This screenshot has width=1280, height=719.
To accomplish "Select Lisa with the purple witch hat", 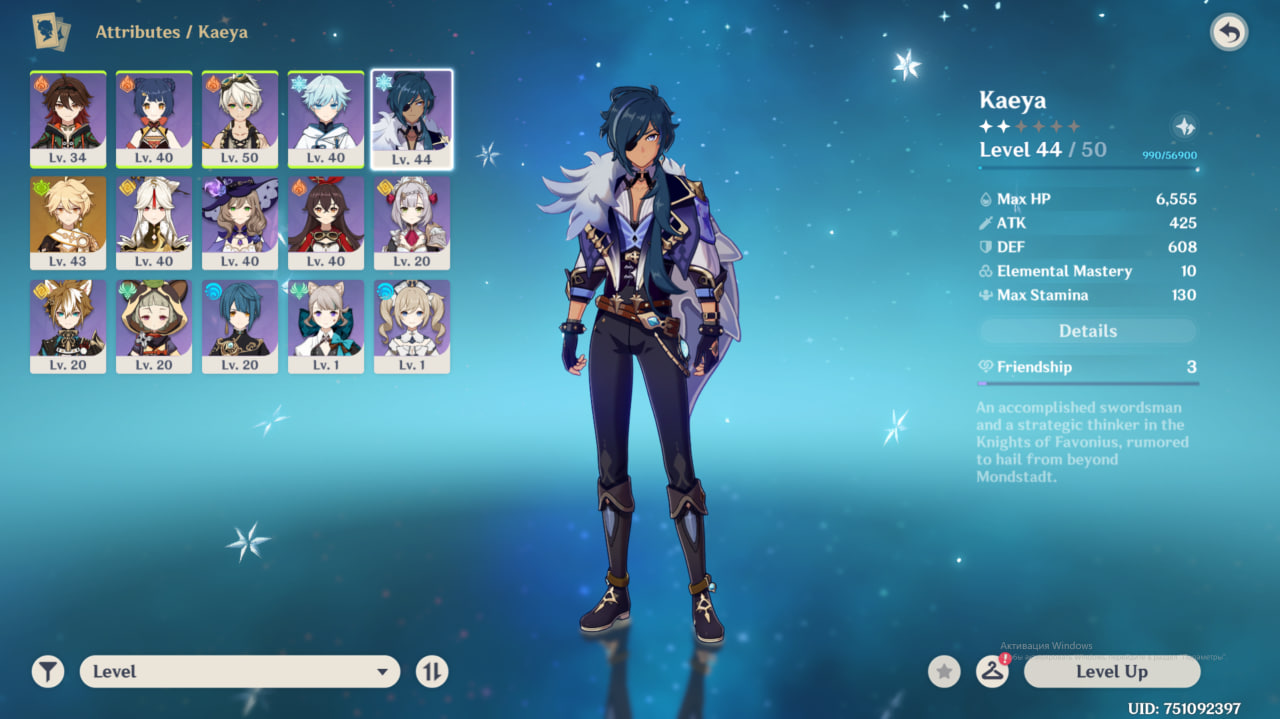I will point(240,223).
